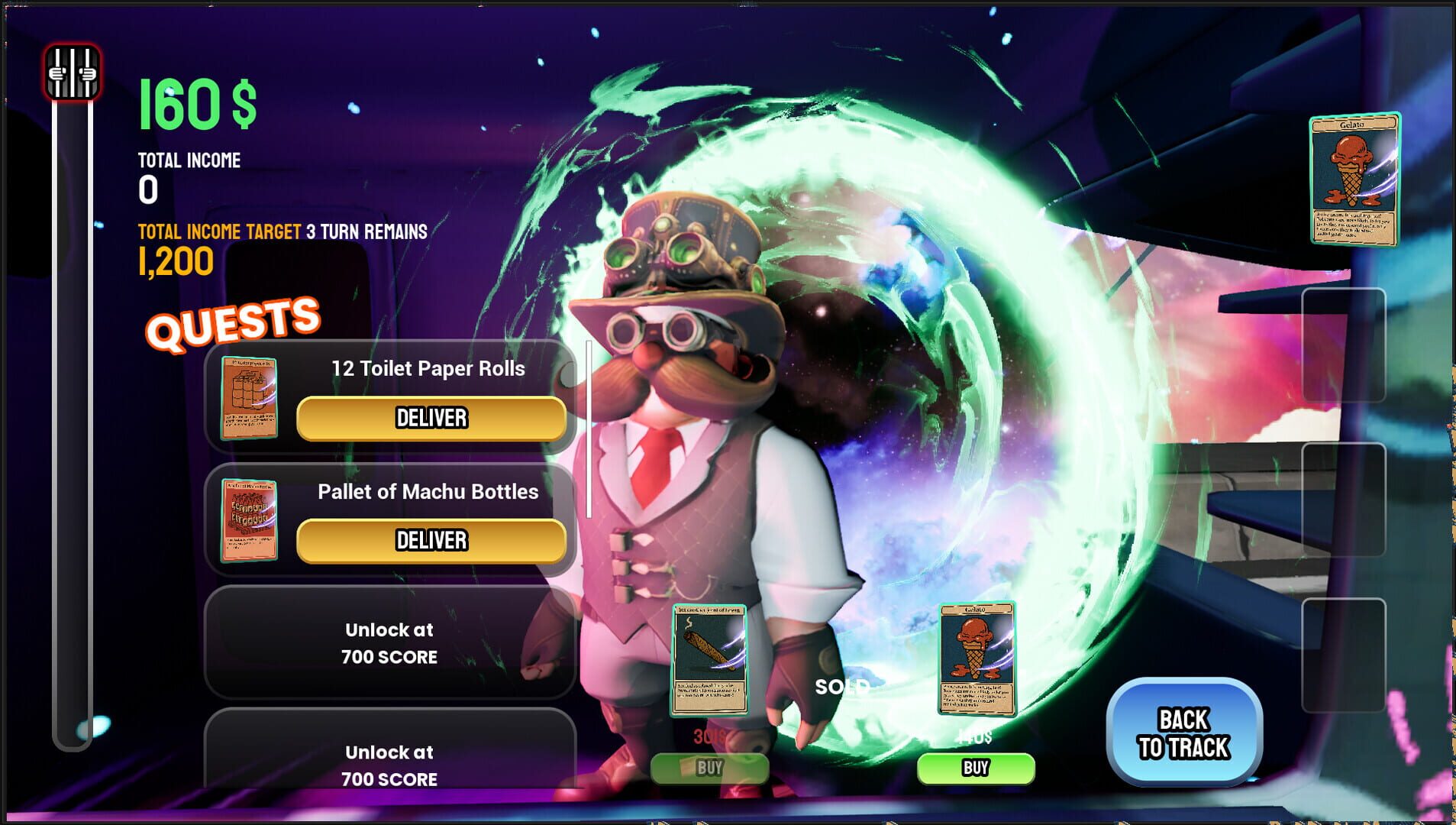1456x825 pixels.
Task: Deliver the 12 Toilet Paper Rolls
Action: pos(431,418)
